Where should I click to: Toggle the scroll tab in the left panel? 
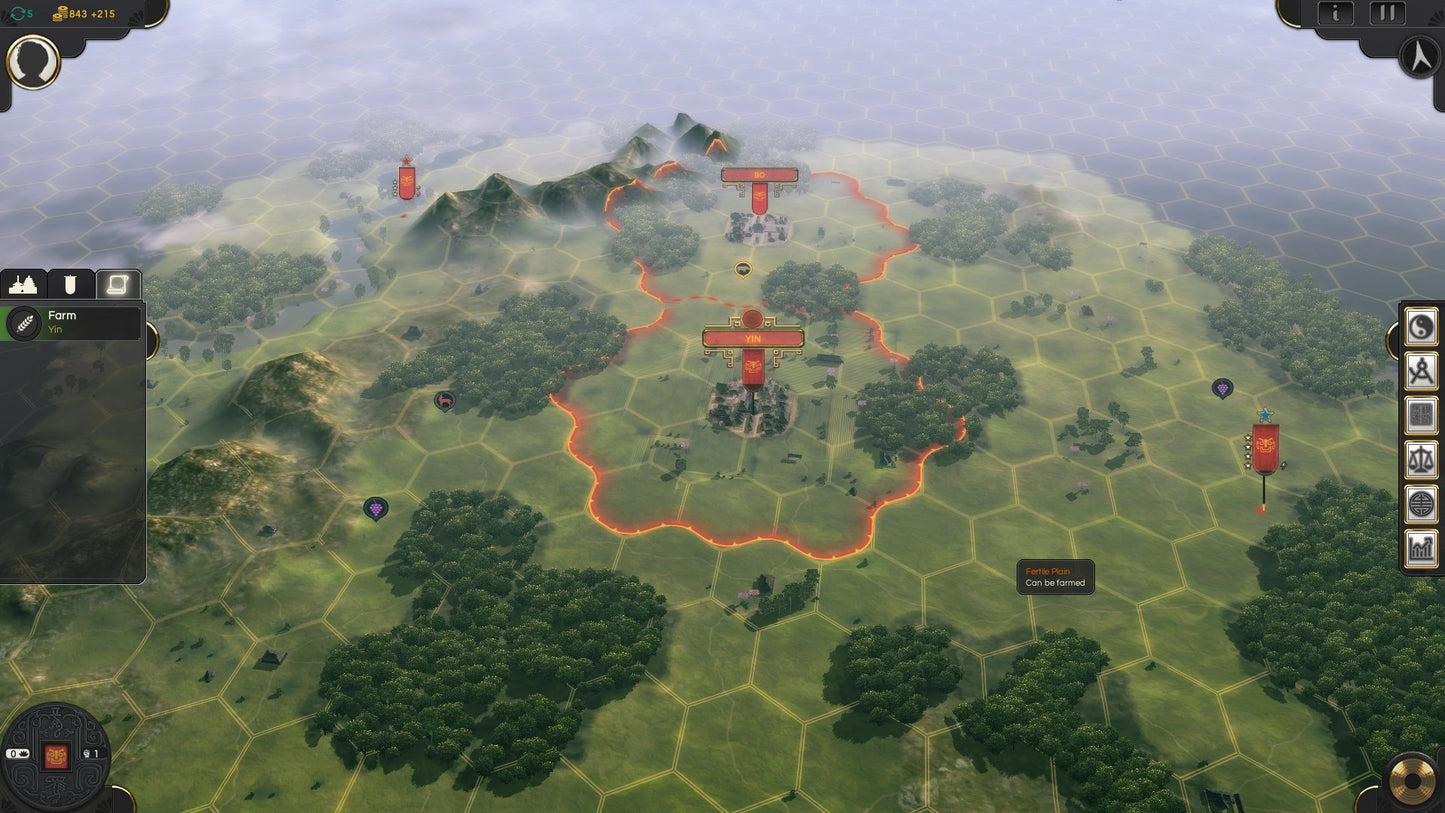click(x=116, y=285)
